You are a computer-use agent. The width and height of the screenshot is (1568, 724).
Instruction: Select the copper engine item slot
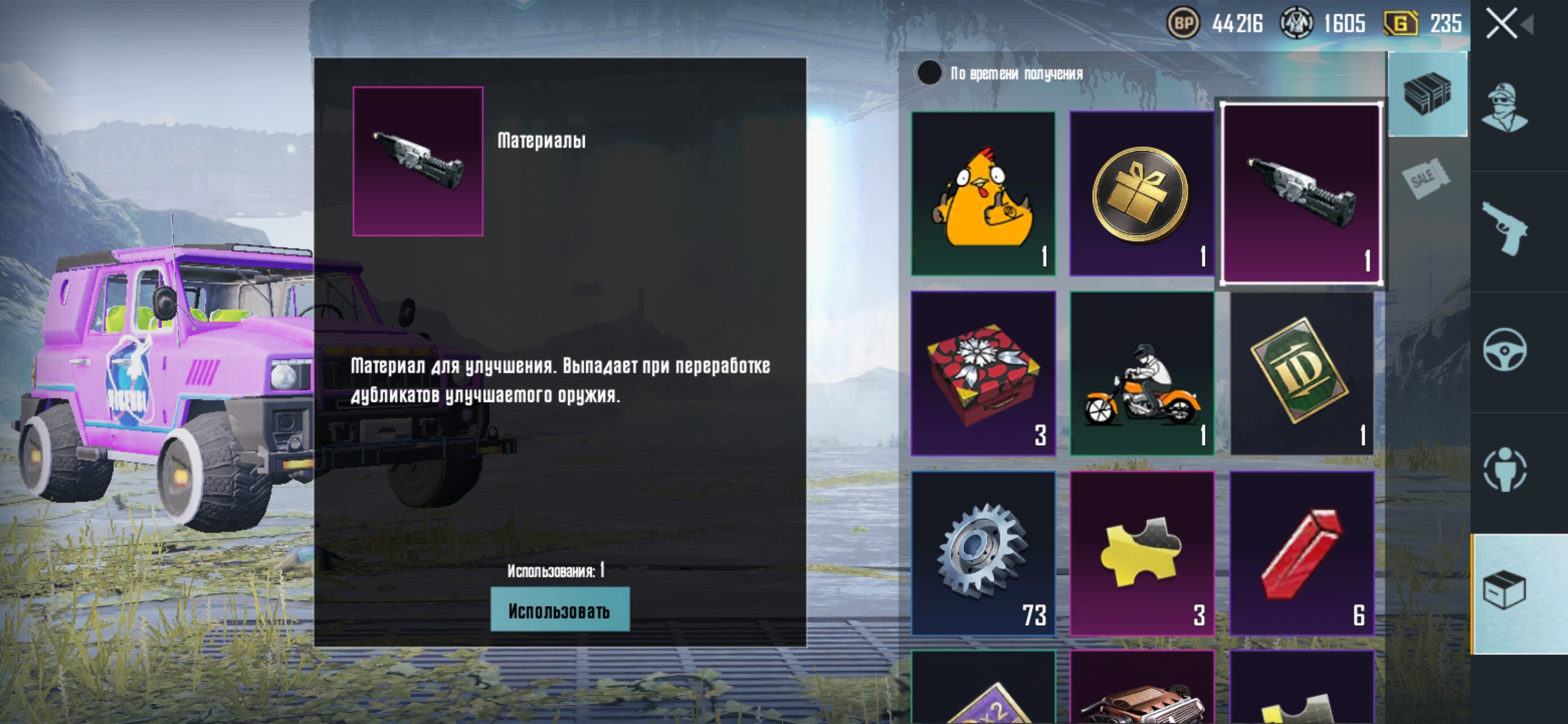[x=1141, y=690]
